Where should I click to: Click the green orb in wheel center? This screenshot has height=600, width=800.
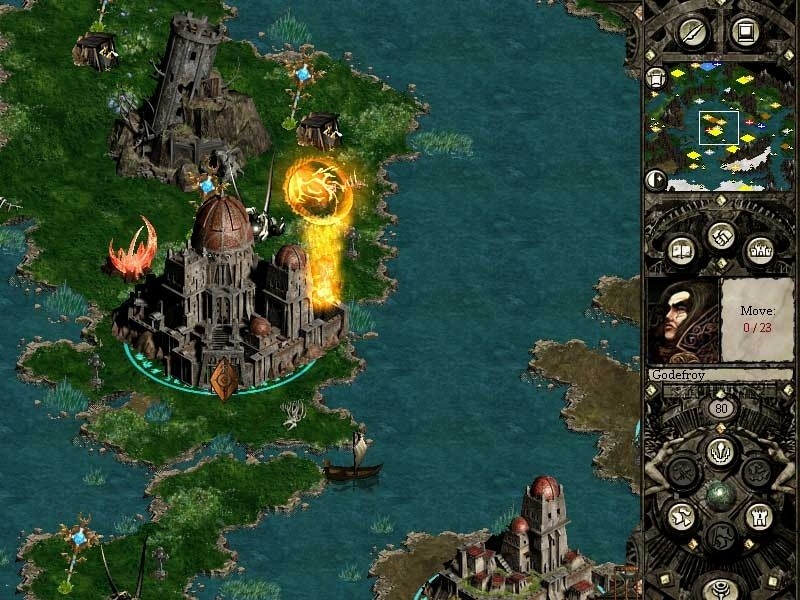tap(719, 493)
